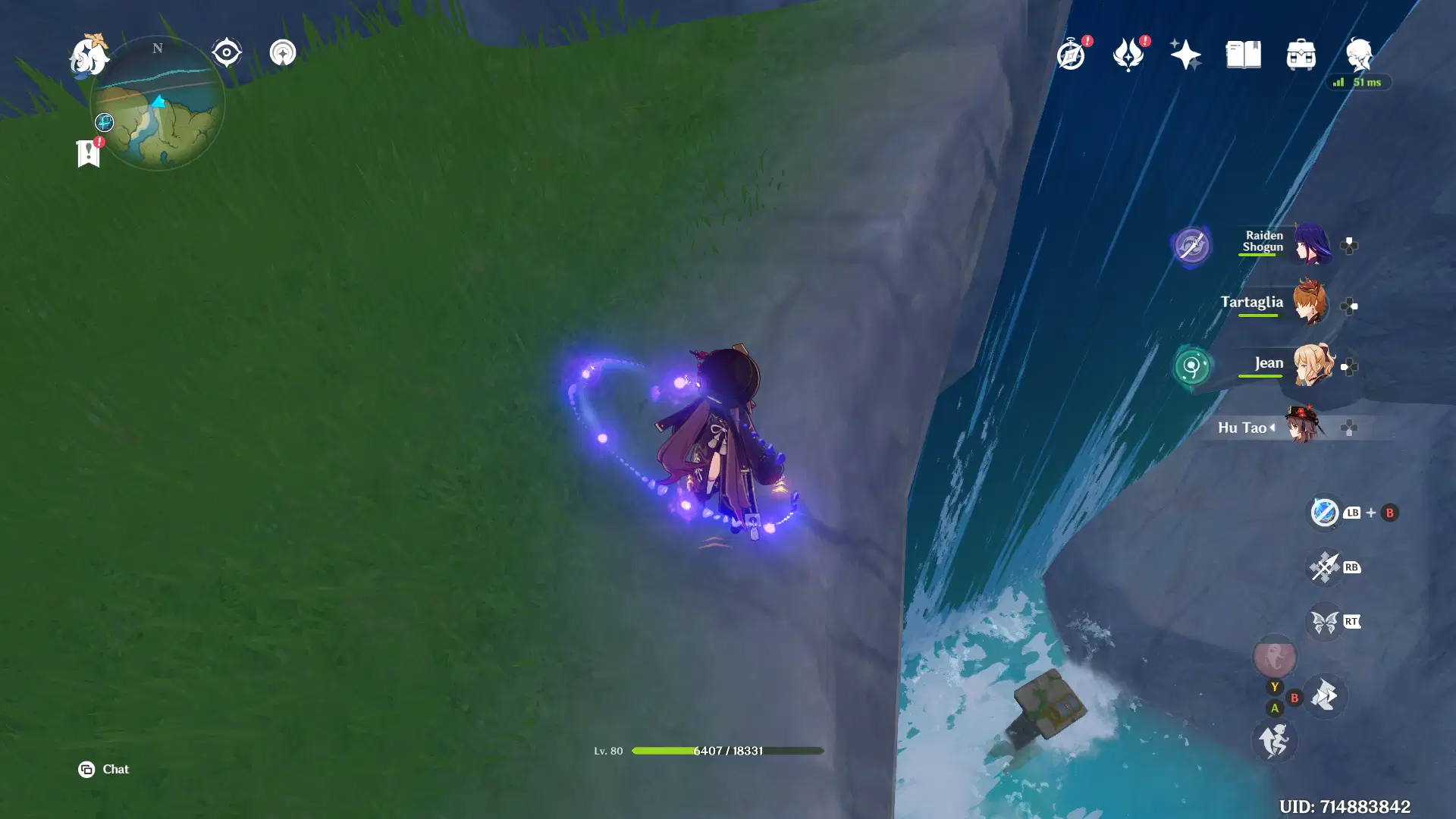Viewport: 1456px width, 819px height.
Task: Select Jean's character portrait
Action: [1314, 368]
